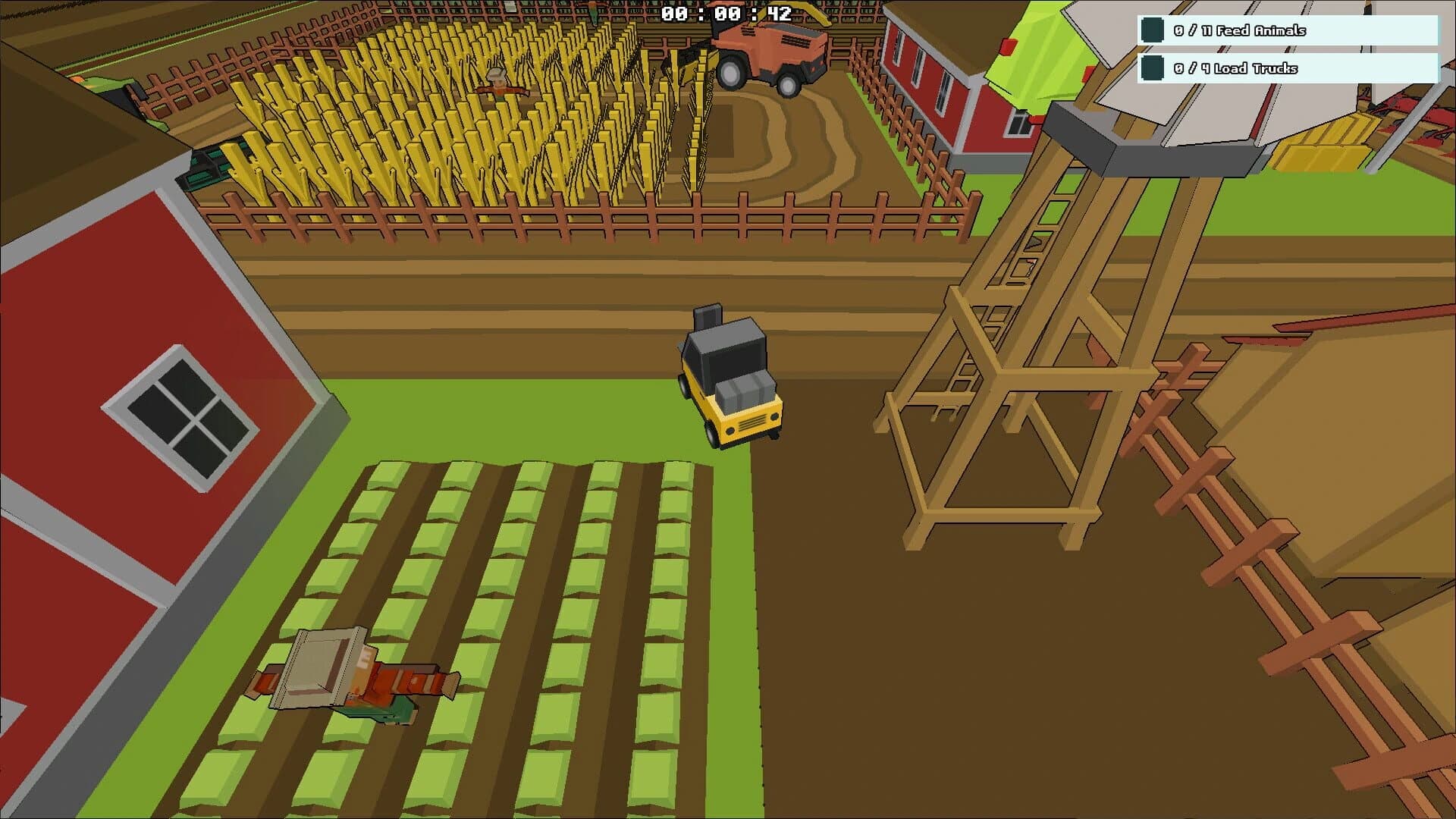1456x819 pixels.
Task: Expand the Feed Animals objective entry
Action: tap(1289, 31)
